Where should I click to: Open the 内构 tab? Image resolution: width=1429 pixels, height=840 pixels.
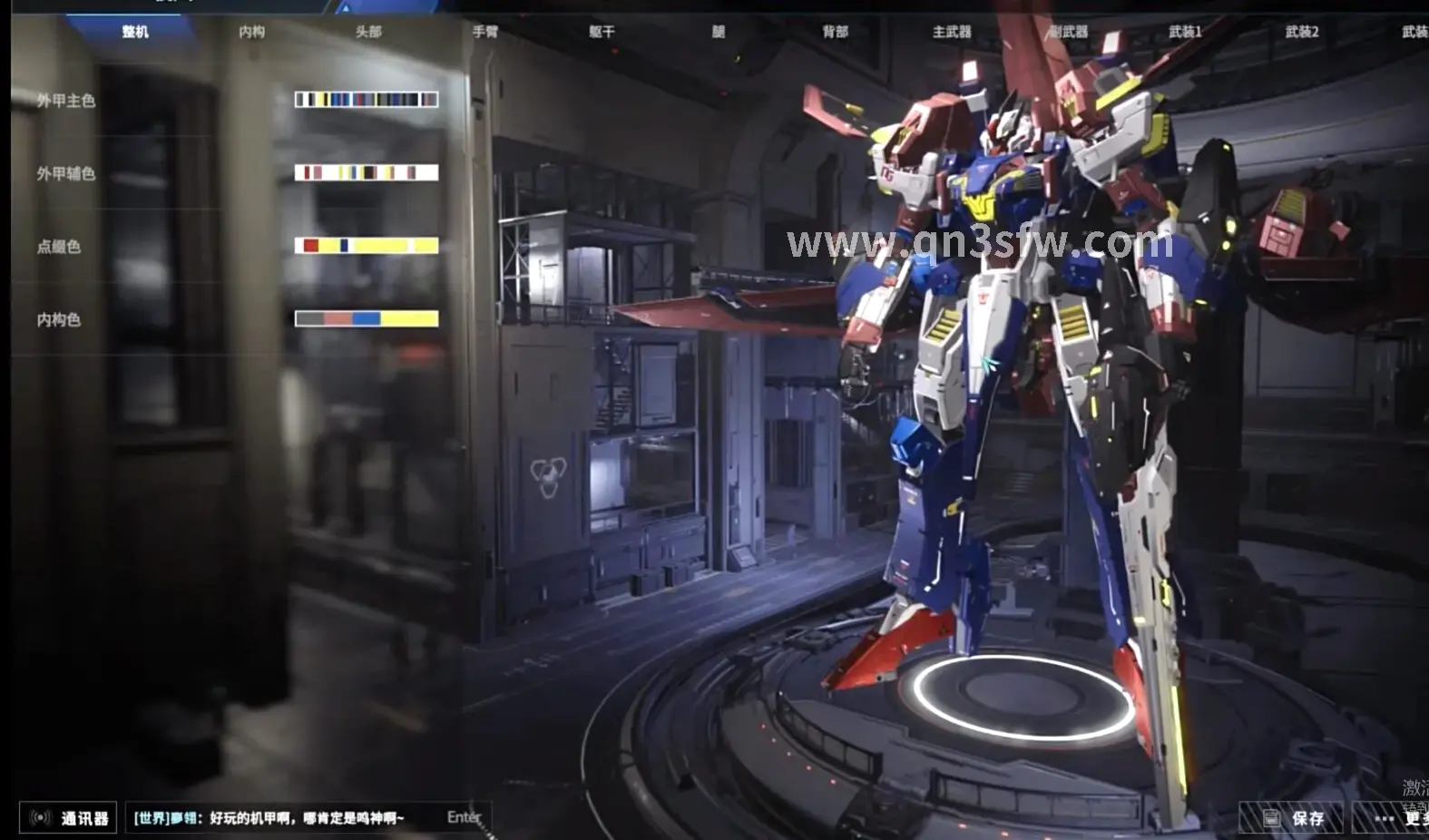click(251, 32)
